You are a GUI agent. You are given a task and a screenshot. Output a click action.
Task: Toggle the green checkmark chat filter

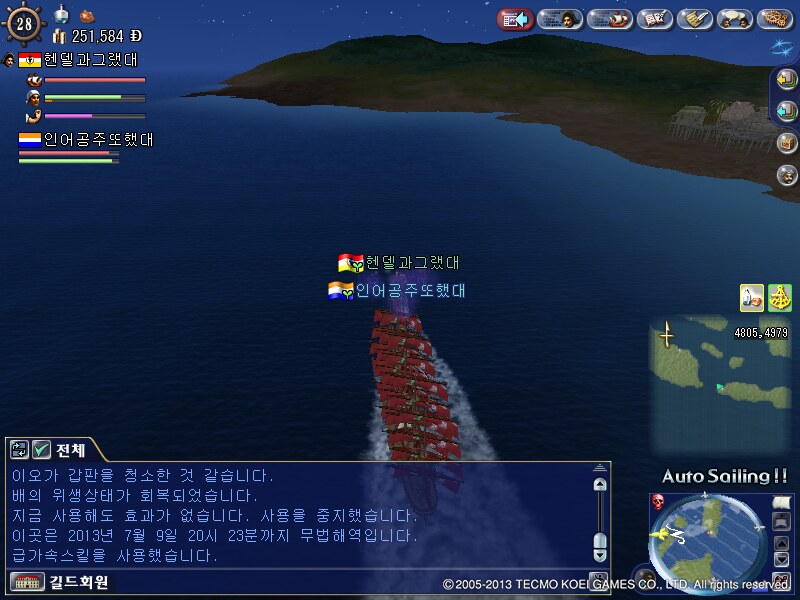click(41, 450)
